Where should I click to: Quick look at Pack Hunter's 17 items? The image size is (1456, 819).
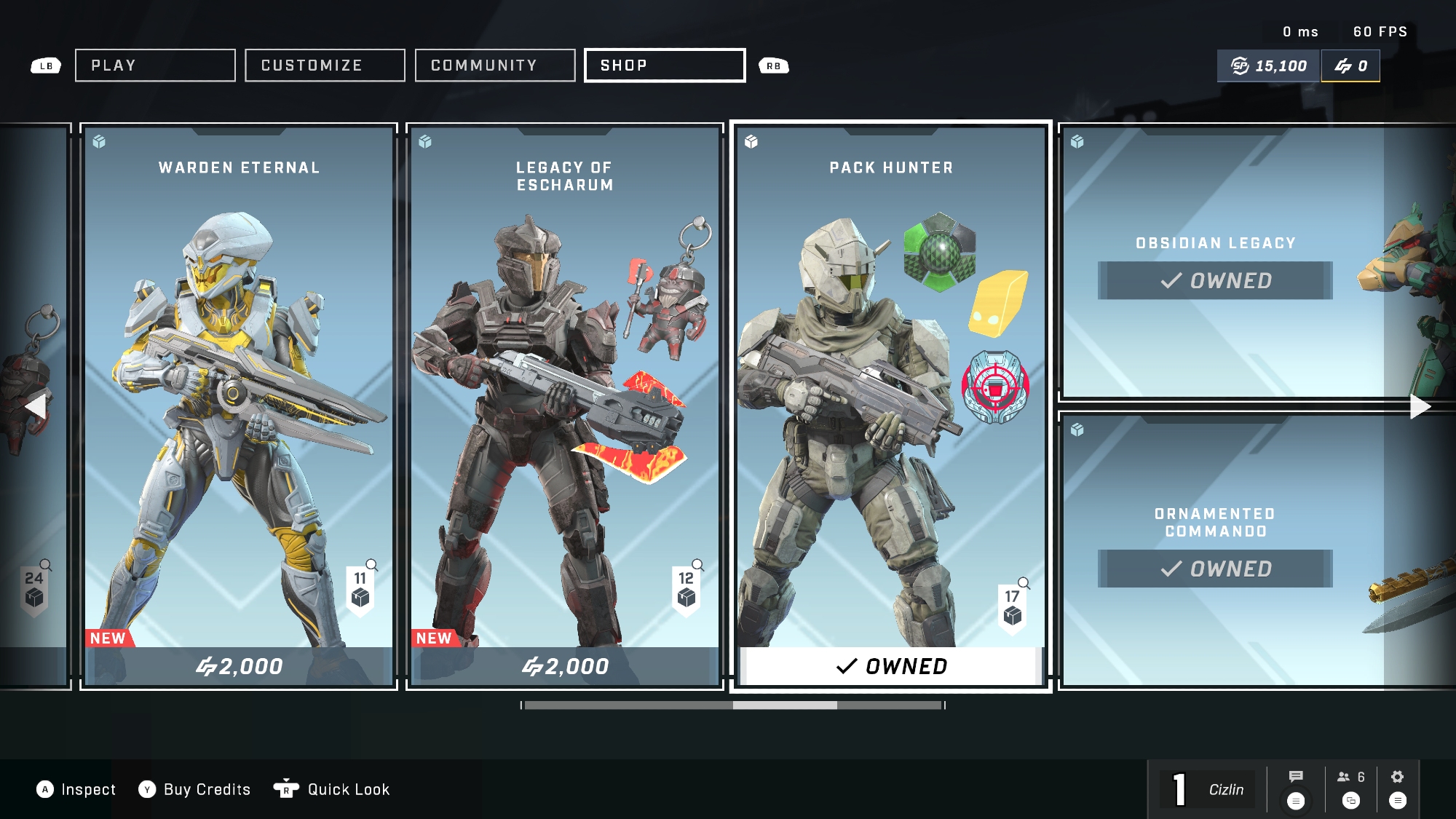tap(1013, 604)
